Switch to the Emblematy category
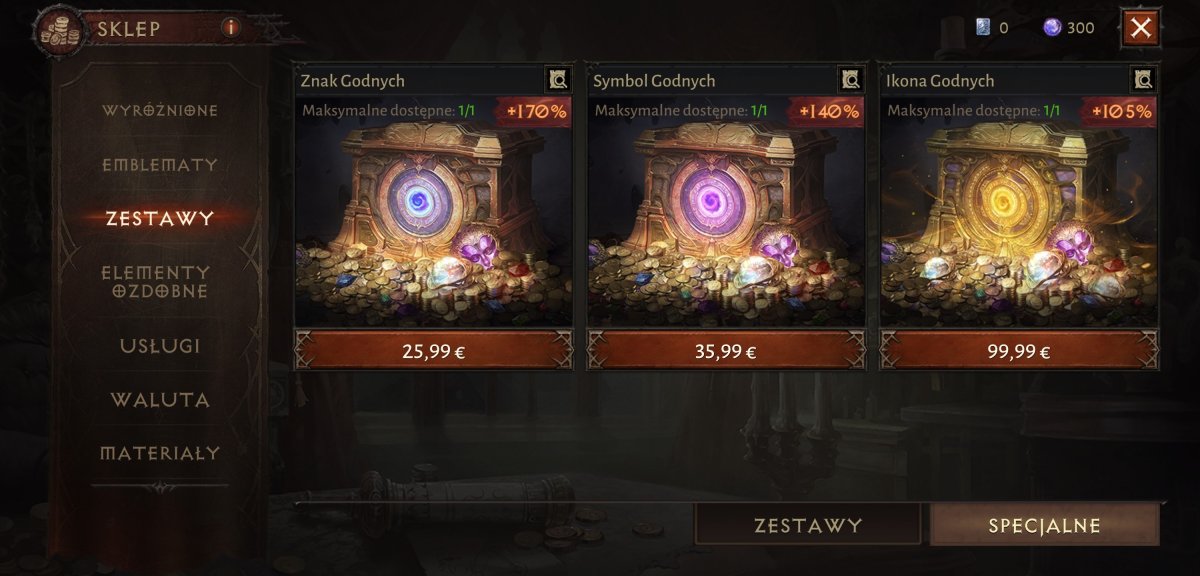This screenshot has width=1200, height=576. 160,165
